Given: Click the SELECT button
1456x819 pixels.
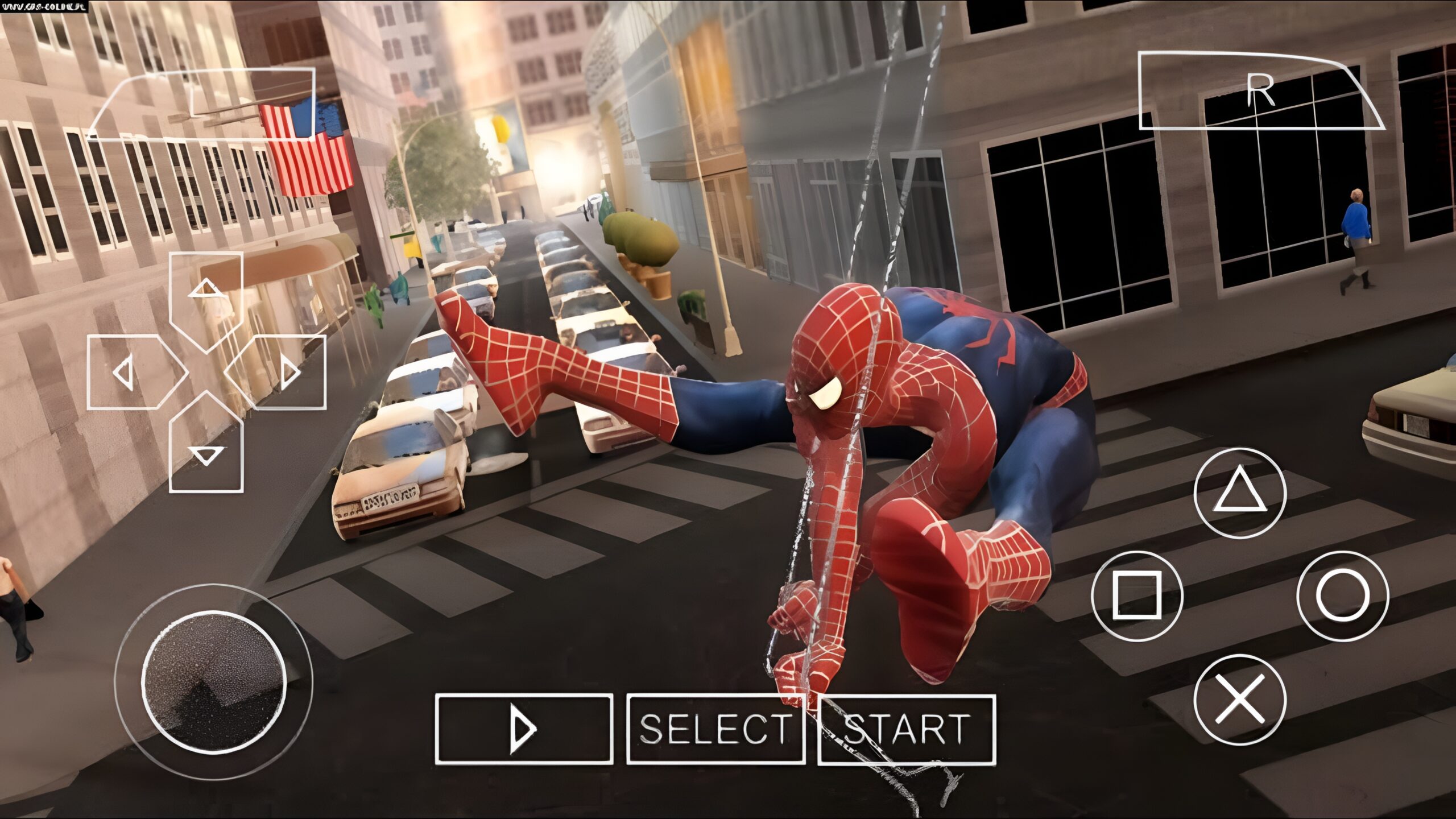Looking at the screenshot, I should click(x=715, y=729).
